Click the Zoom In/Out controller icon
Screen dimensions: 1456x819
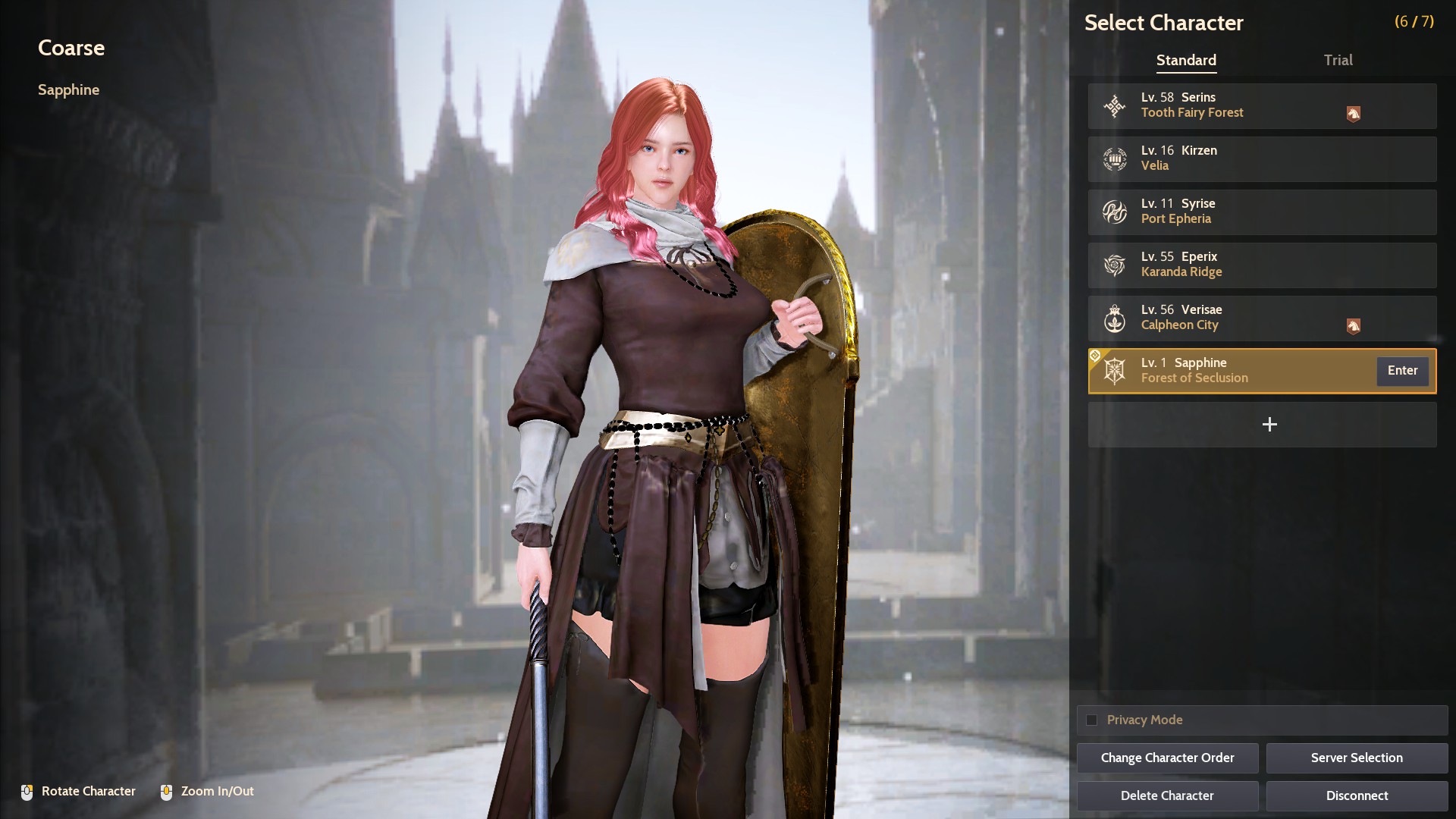click(x=168, y=791)
